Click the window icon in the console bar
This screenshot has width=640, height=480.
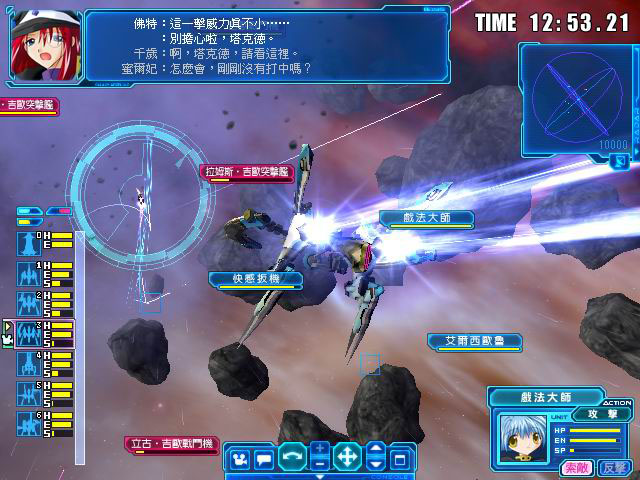(400, 459)
